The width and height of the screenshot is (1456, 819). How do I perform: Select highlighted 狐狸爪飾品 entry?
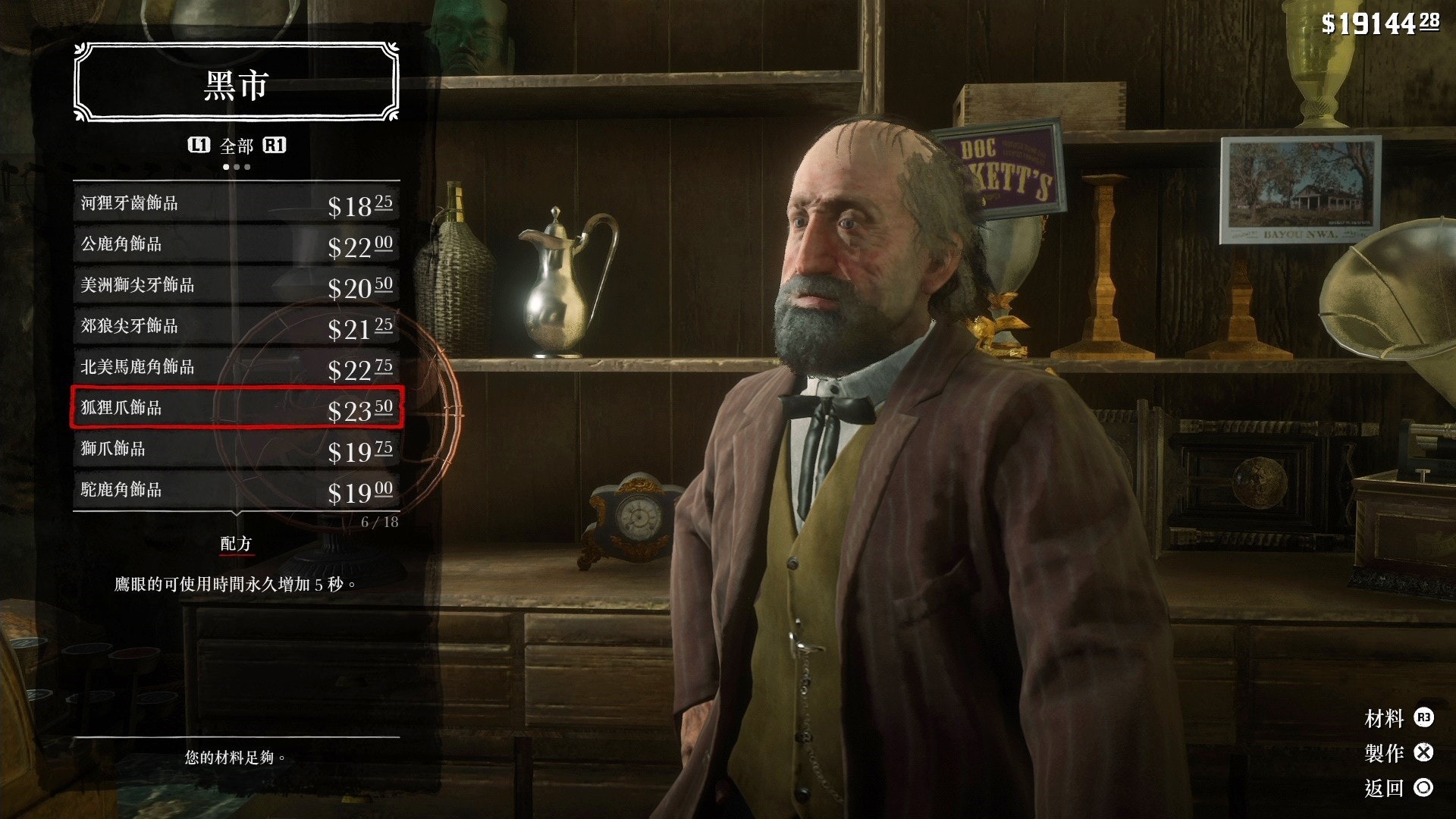coord(236,408)
